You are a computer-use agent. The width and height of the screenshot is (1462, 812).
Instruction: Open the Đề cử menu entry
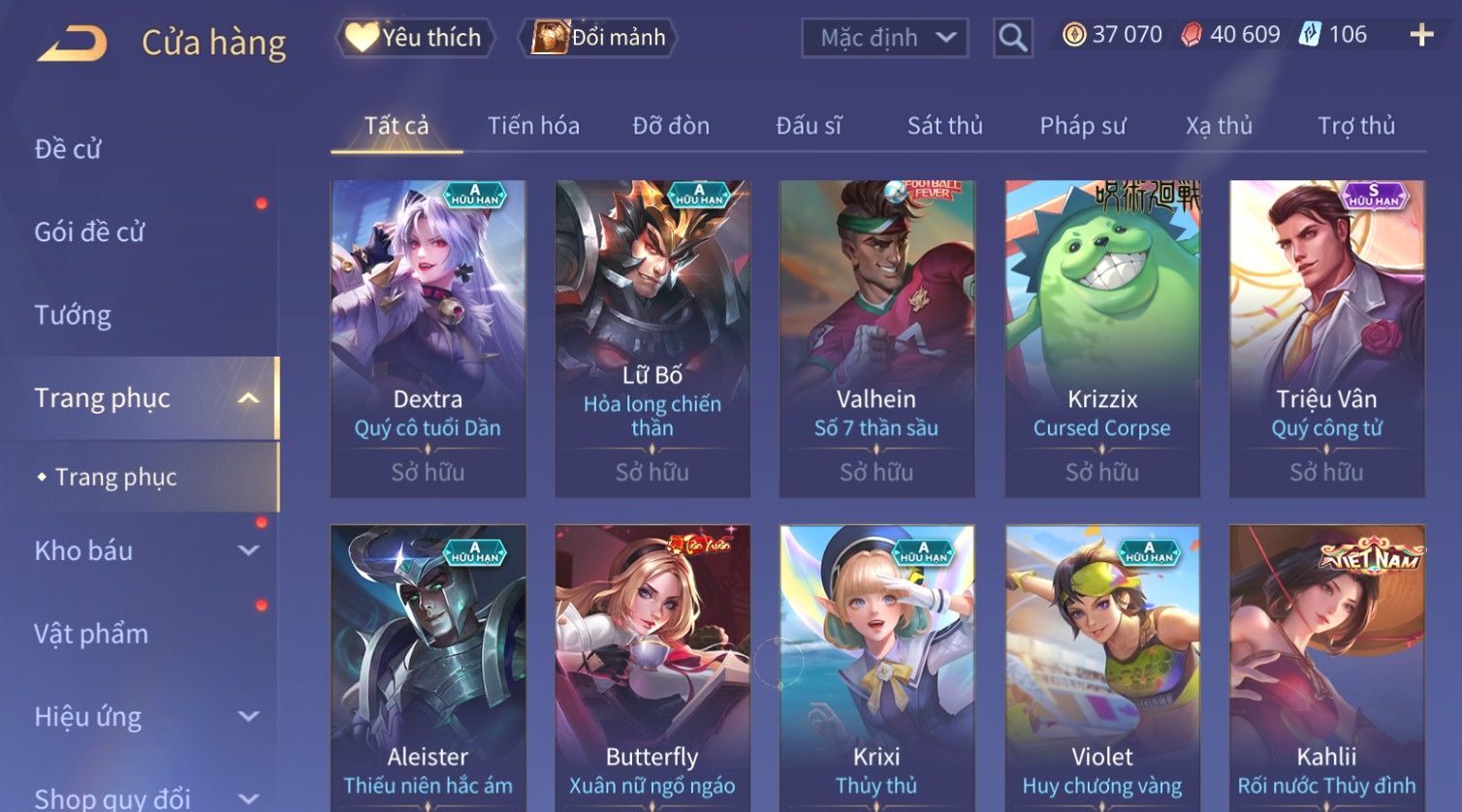pos(68,149)
